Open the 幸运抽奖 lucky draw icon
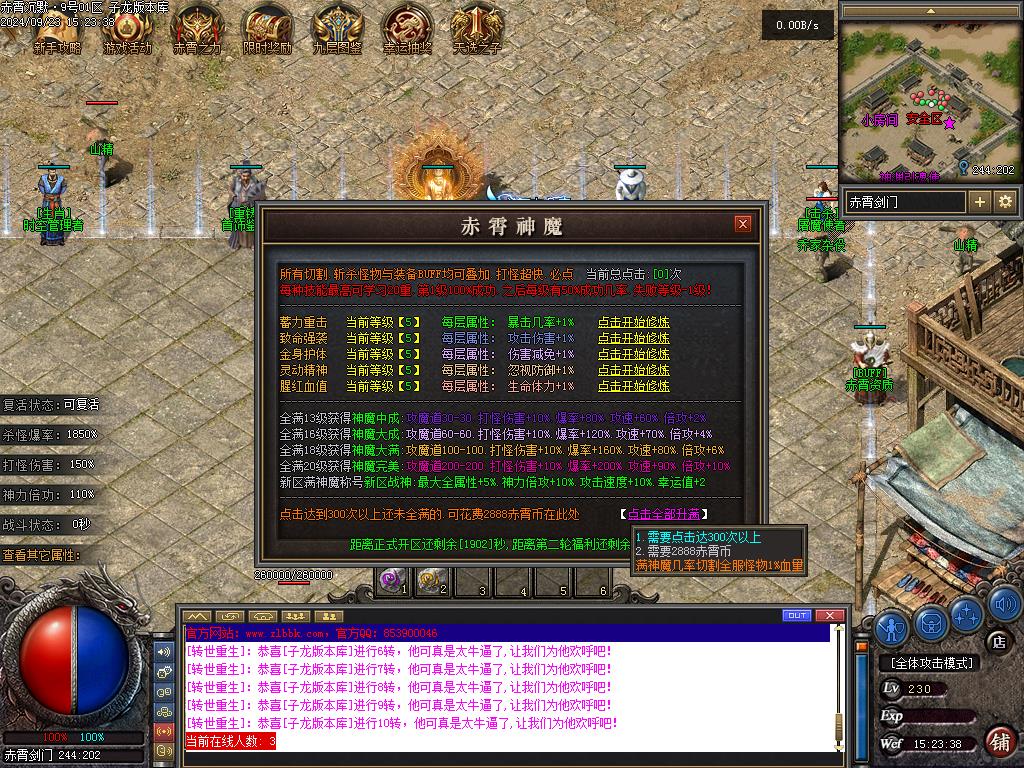This screenshot has width=1024, height=768. pos(407,28)
